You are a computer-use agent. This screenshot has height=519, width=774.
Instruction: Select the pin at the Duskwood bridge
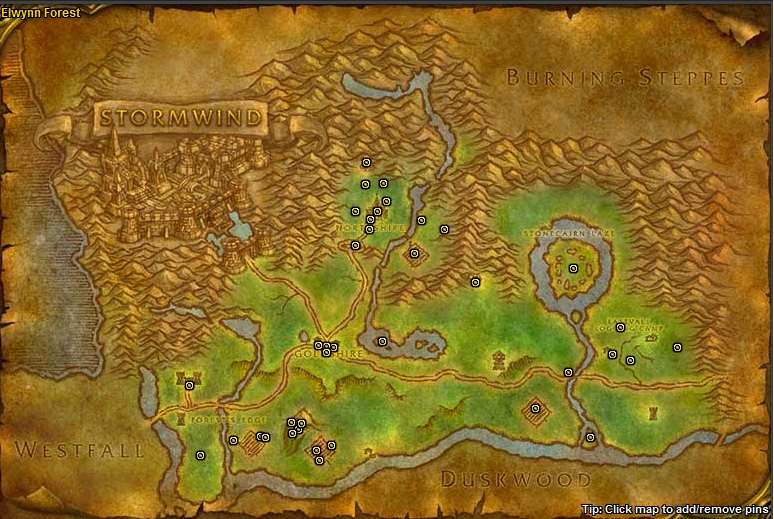(x=590, y=437)
